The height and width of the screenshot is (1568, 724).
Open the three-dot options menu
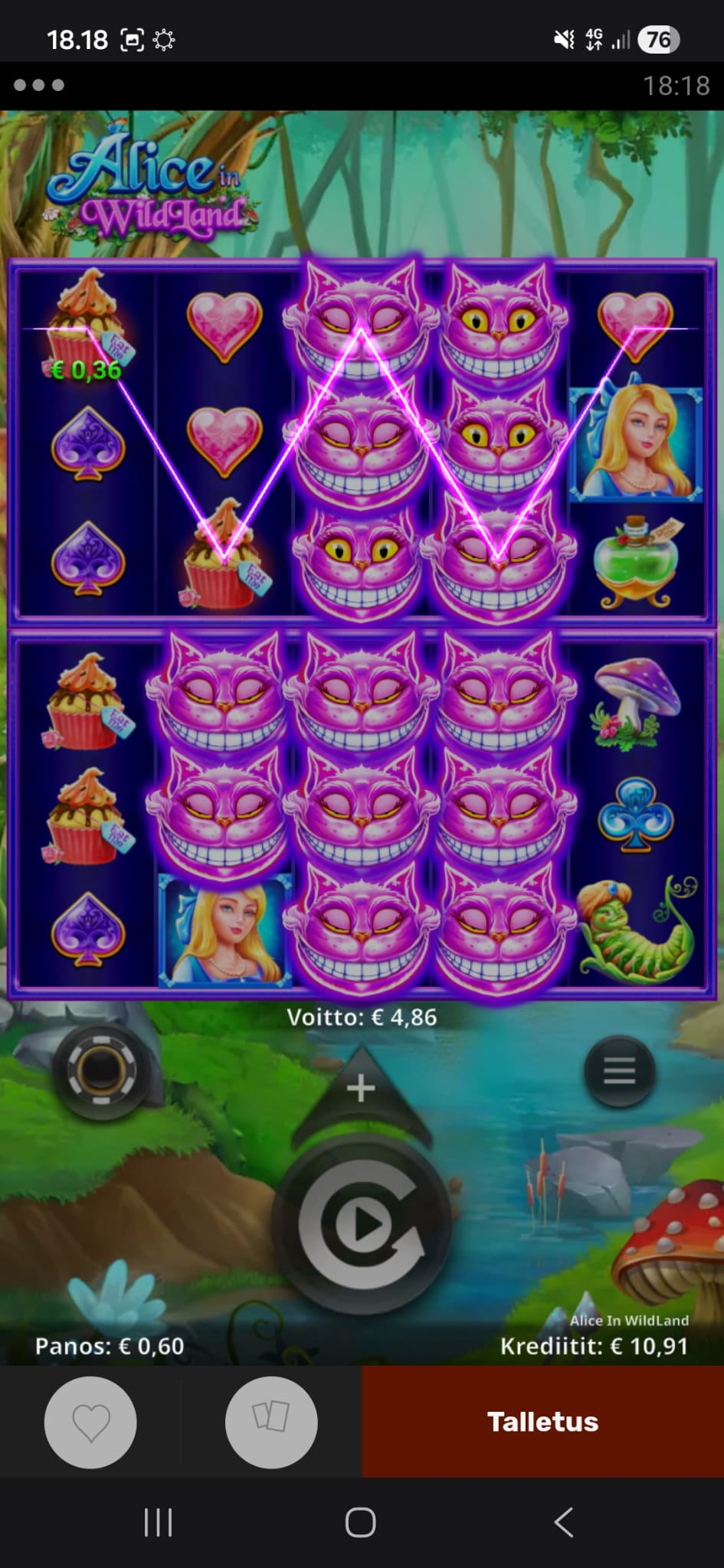38,85
